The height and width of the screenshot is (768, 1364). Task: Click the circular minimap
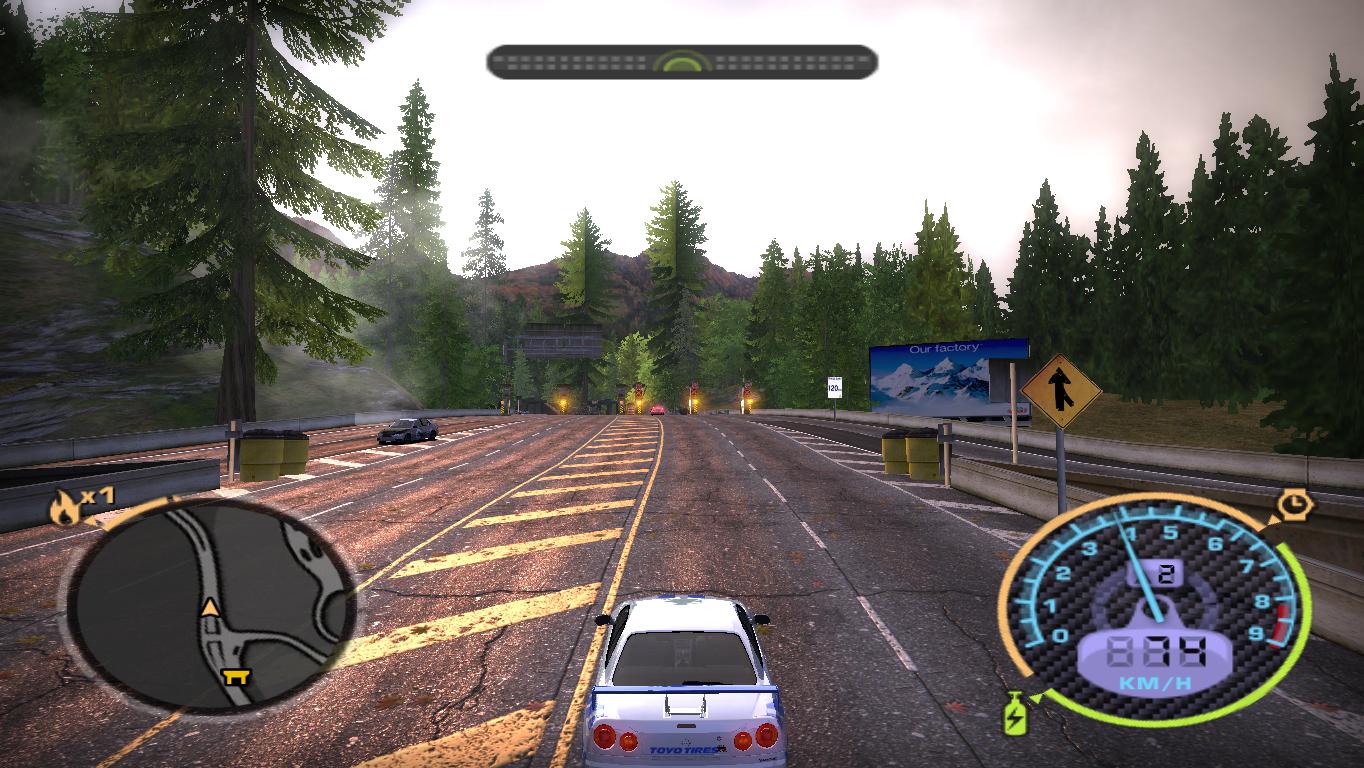(x=212, y=605)
